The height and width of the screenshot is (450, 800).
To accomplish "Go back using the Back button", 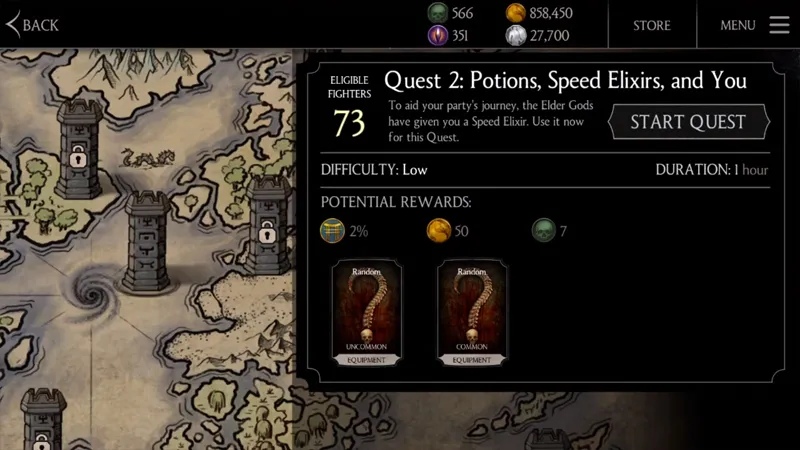I will click(33, 25).
